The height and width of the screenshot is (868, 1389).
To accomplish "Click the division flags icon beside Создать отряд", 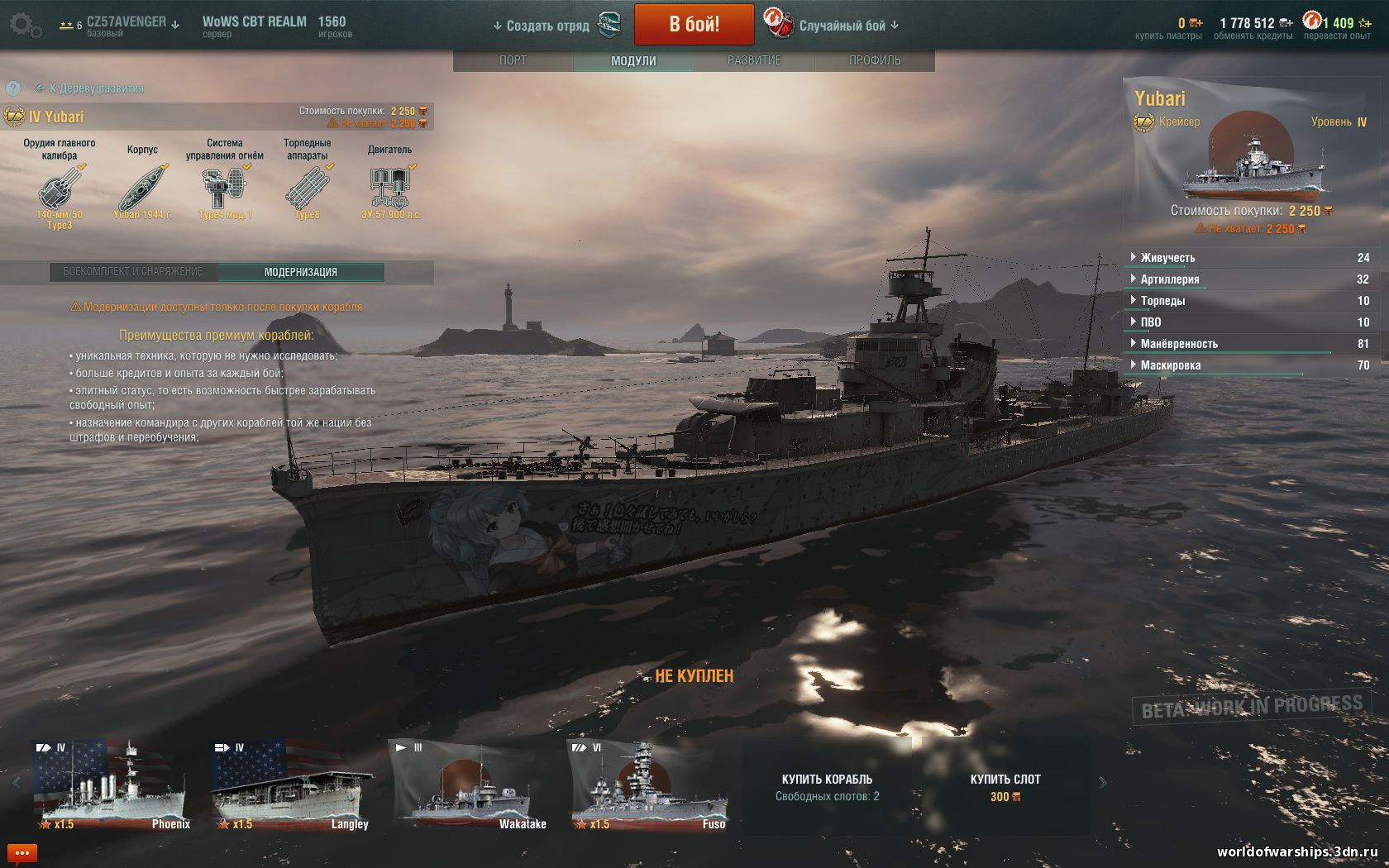I will pos(609,24).
